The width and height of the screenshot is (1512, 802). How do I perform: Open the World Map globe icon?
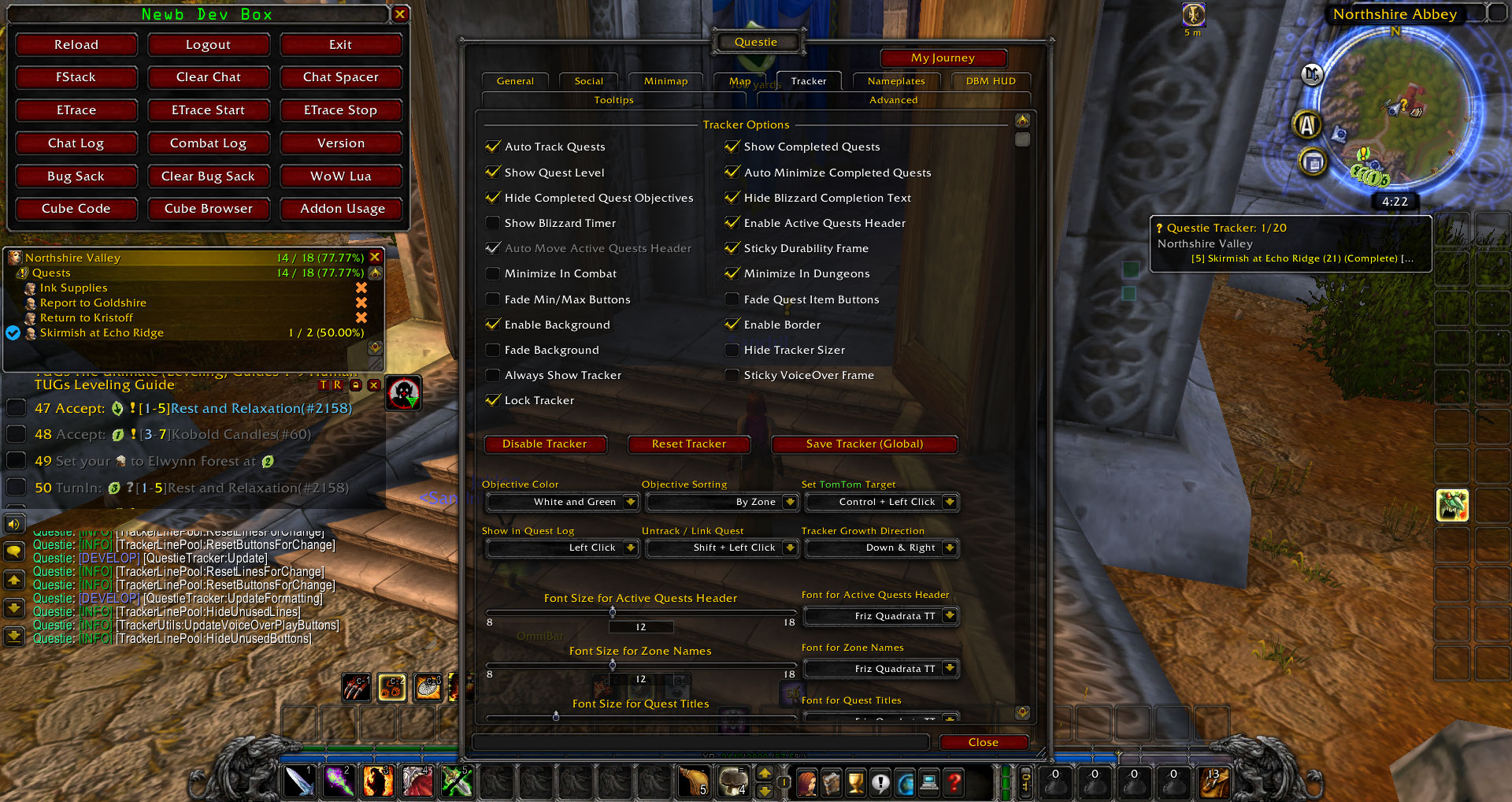[x=905, y=782]
